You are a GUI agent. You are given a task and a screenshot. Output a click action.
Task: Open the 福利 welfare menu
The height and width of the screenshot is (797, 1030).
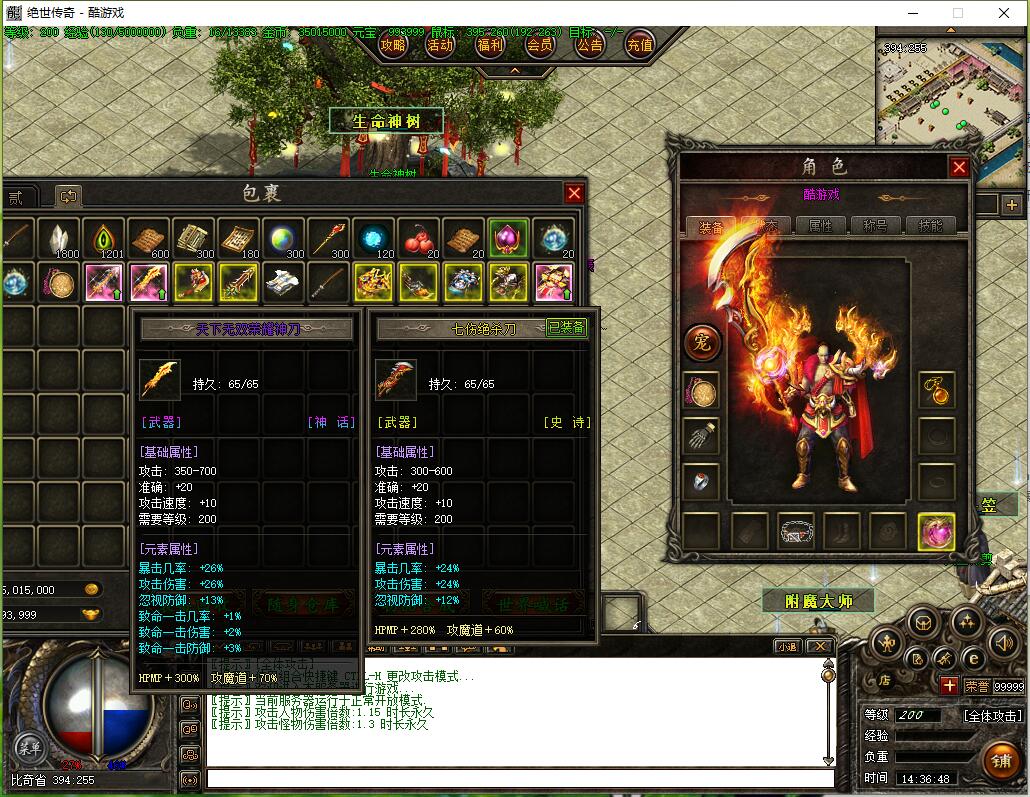(490, 45)
